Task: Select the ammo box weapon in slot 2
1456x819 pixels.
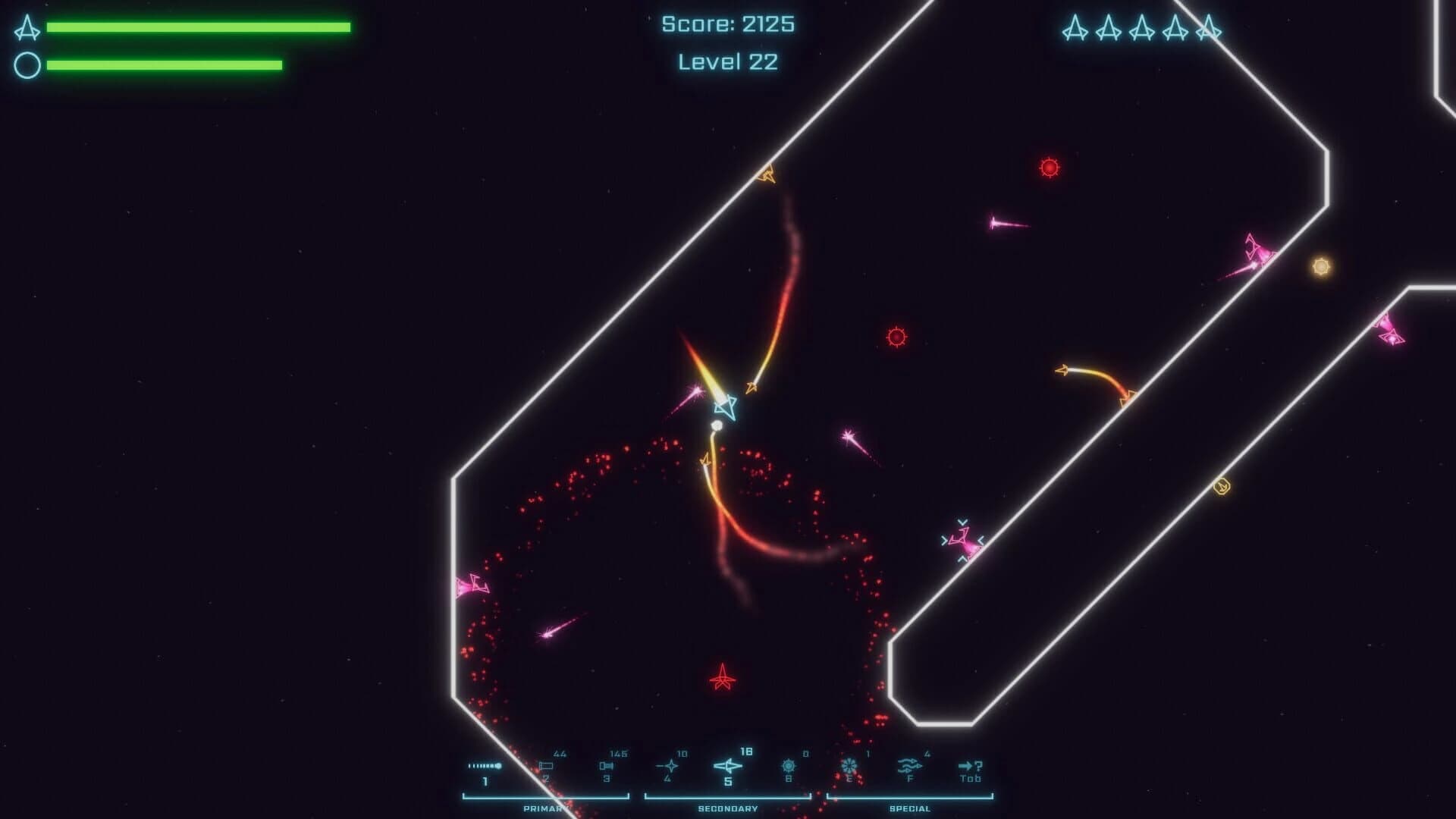Action: pos(547,765)
